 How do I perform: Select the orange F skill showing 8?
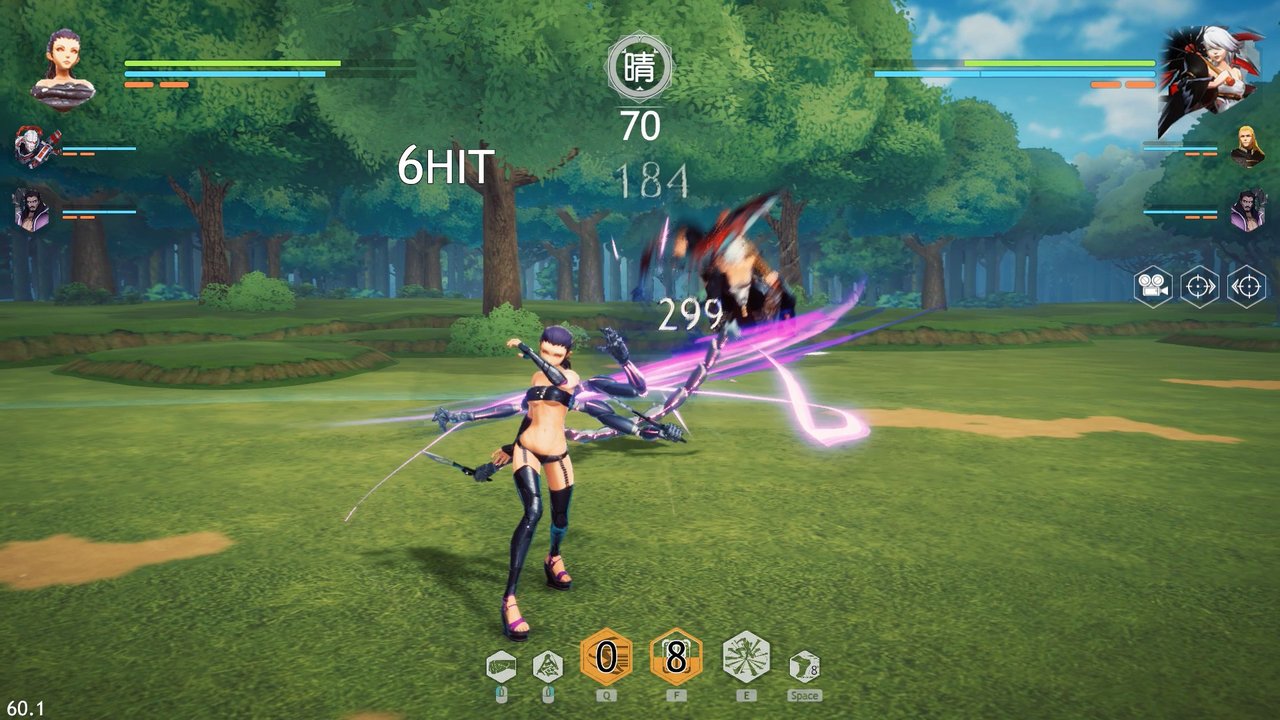point(676,657)
